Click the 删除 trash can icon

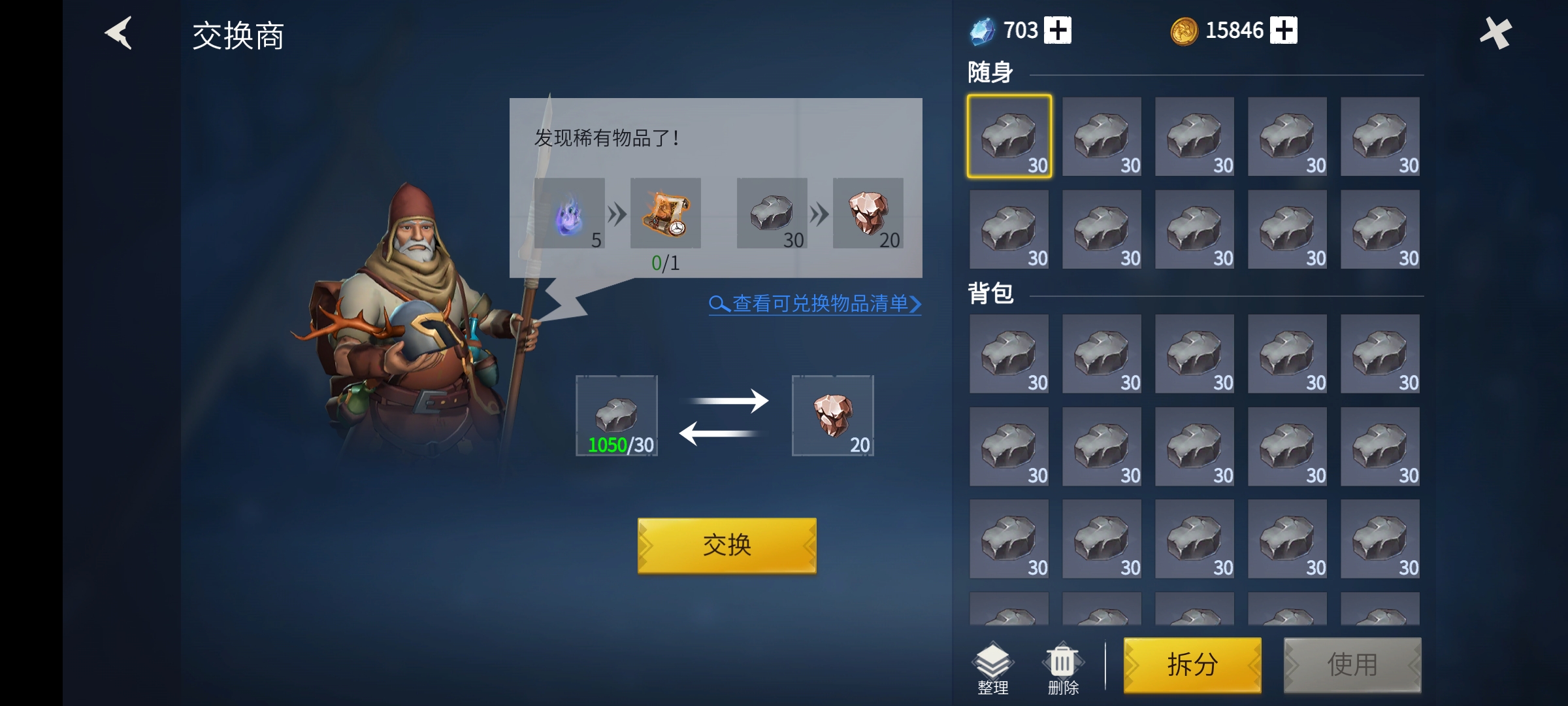[1063, 668]
